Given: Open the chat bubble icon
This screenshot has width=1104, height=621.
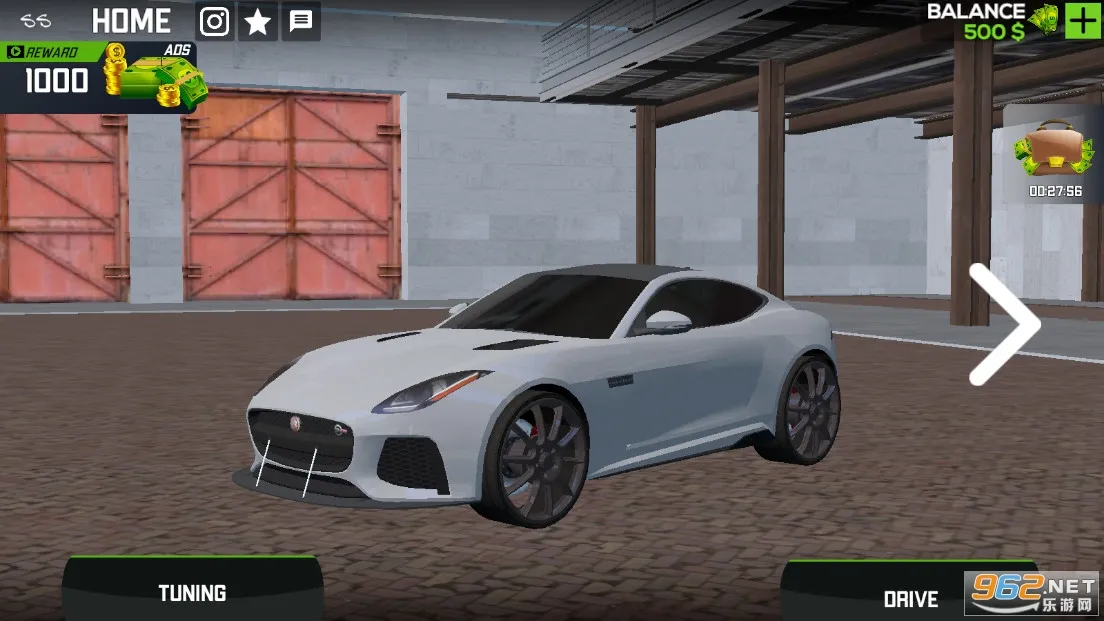Looking at the screenshot, I should 301,22.
